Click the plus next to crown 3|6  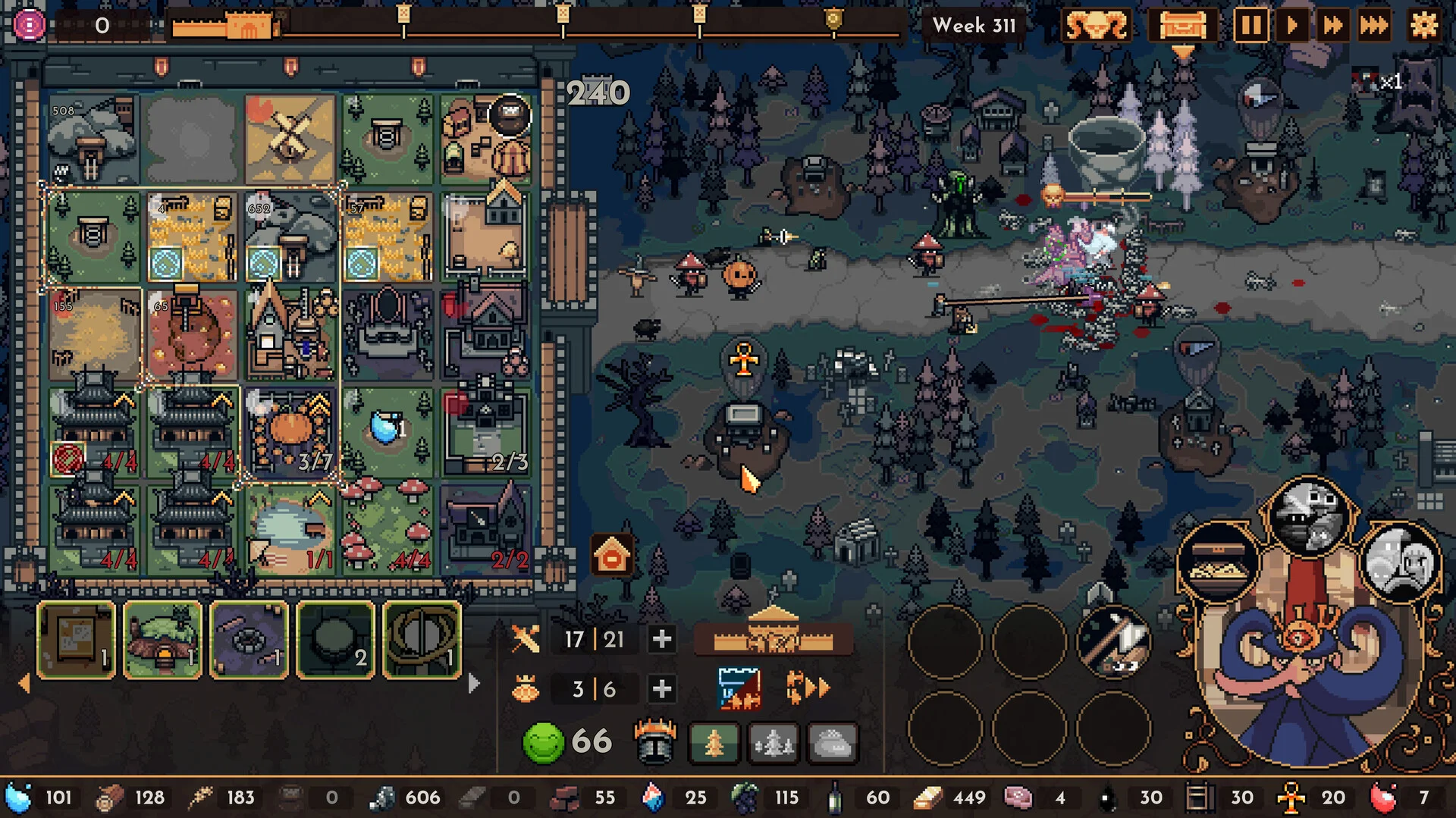661,688
